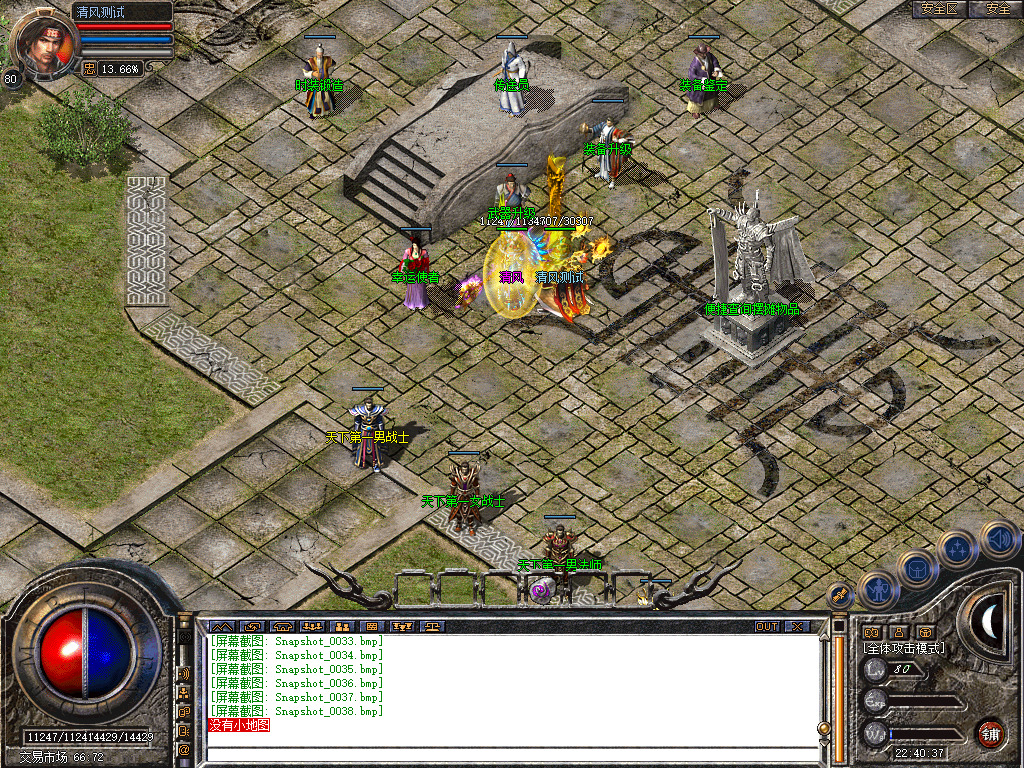Close the game with the X button
The height and width of the screenshot is (768, 1024).
coord(797,626)
